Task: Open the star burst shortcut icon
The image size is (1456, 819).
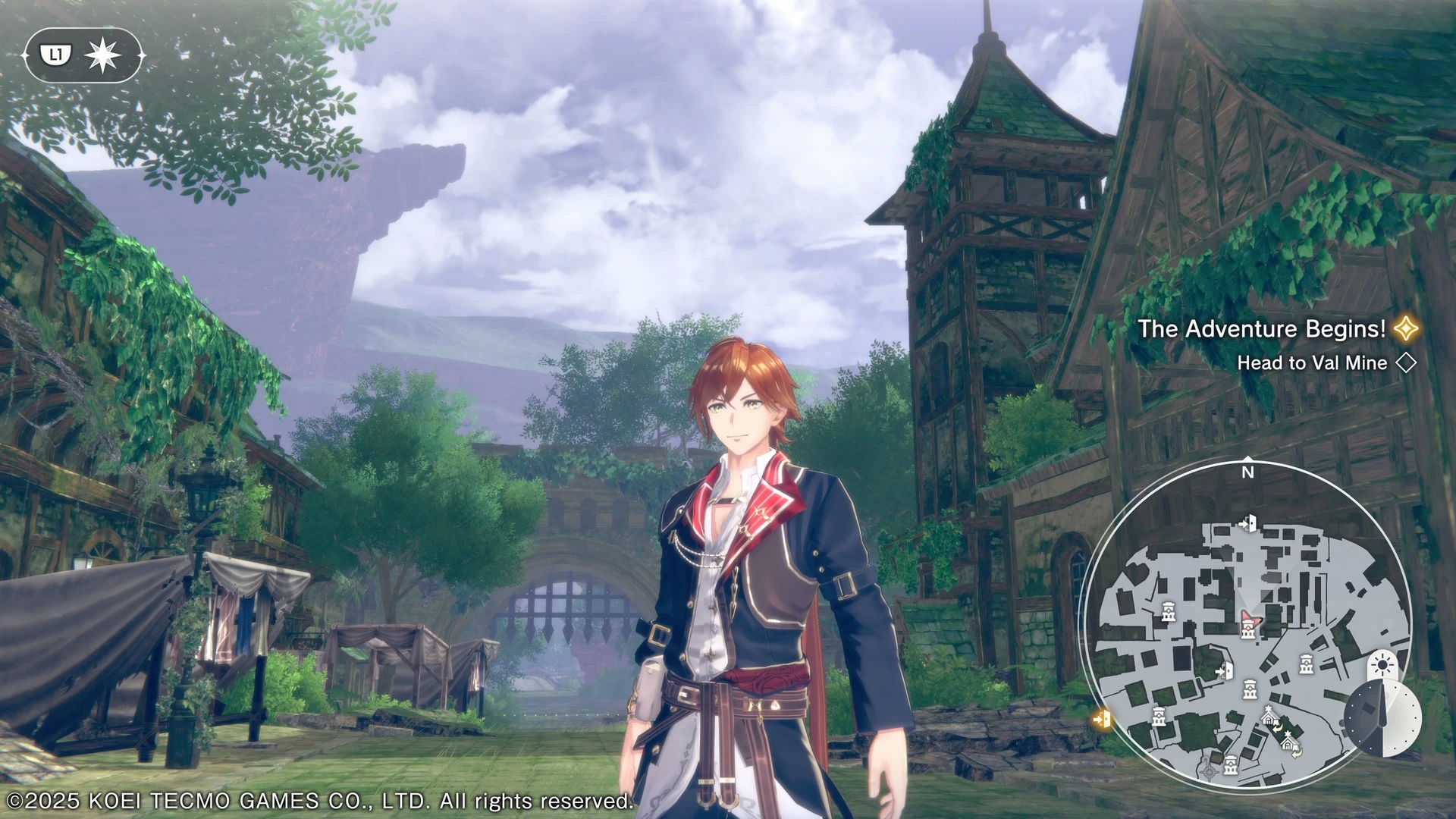Action: pyautogui.click(x=102, y=55)
